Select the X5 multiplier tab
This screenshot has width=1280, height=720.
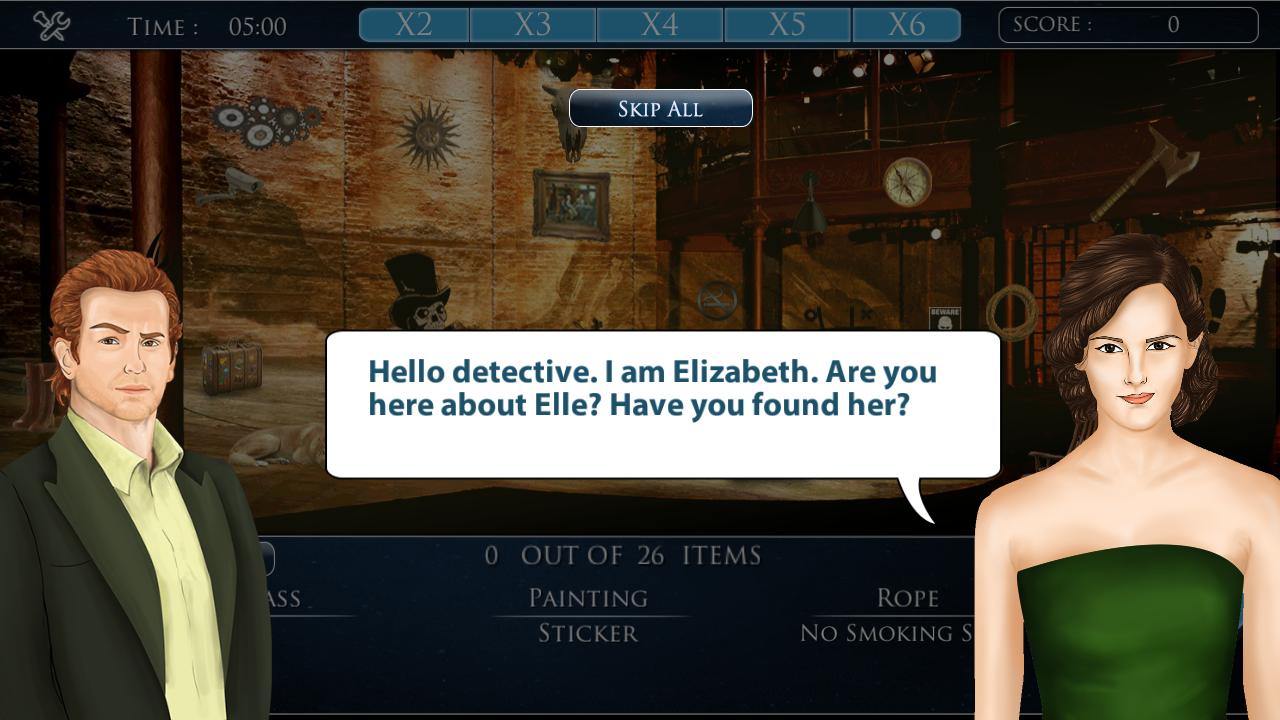pyautogui.click(x=786, y=25)
